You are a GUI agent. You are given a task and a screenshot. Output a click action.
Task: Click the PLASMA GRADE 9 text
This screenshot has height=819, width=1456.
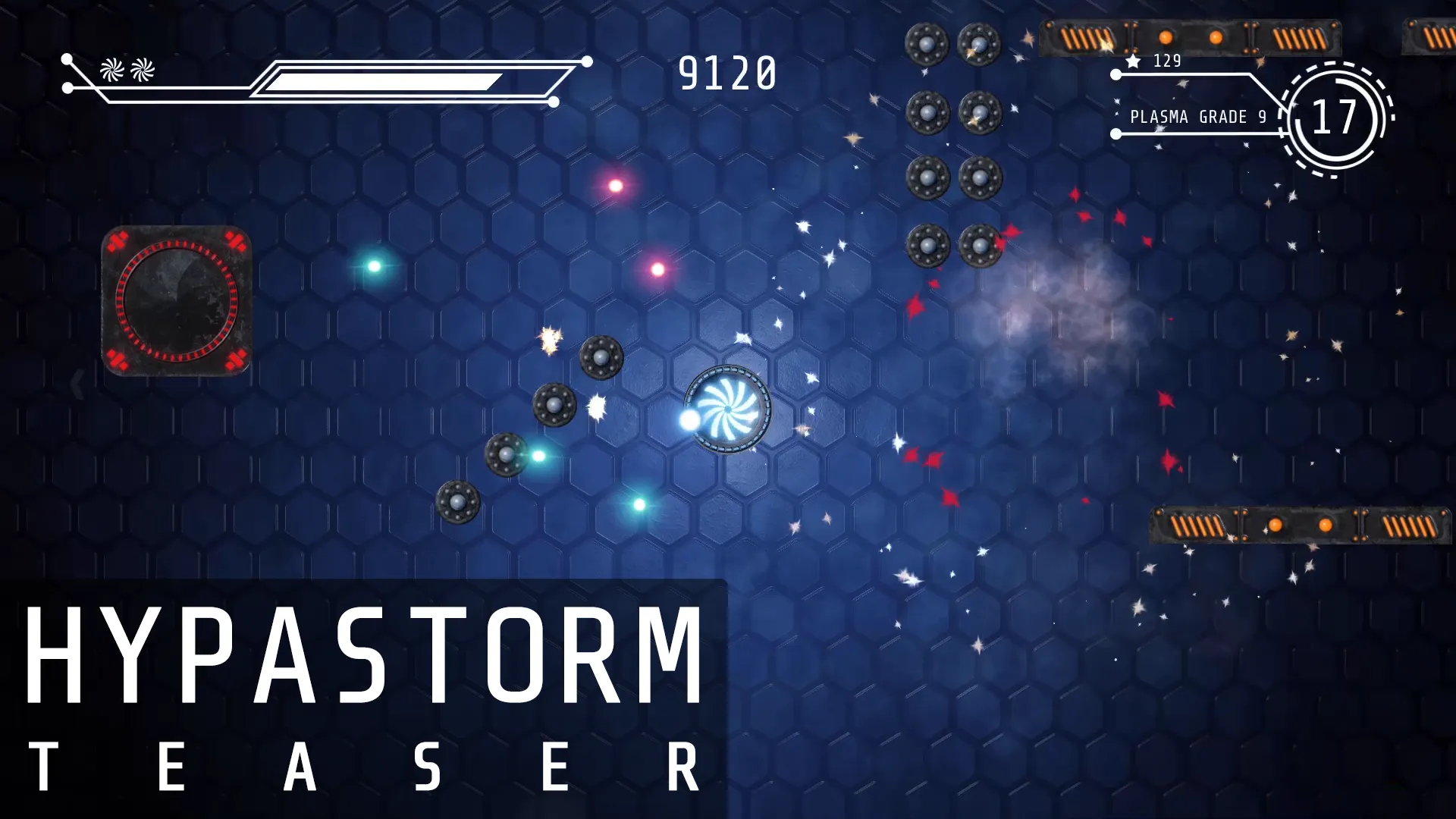click(1197, 118)
